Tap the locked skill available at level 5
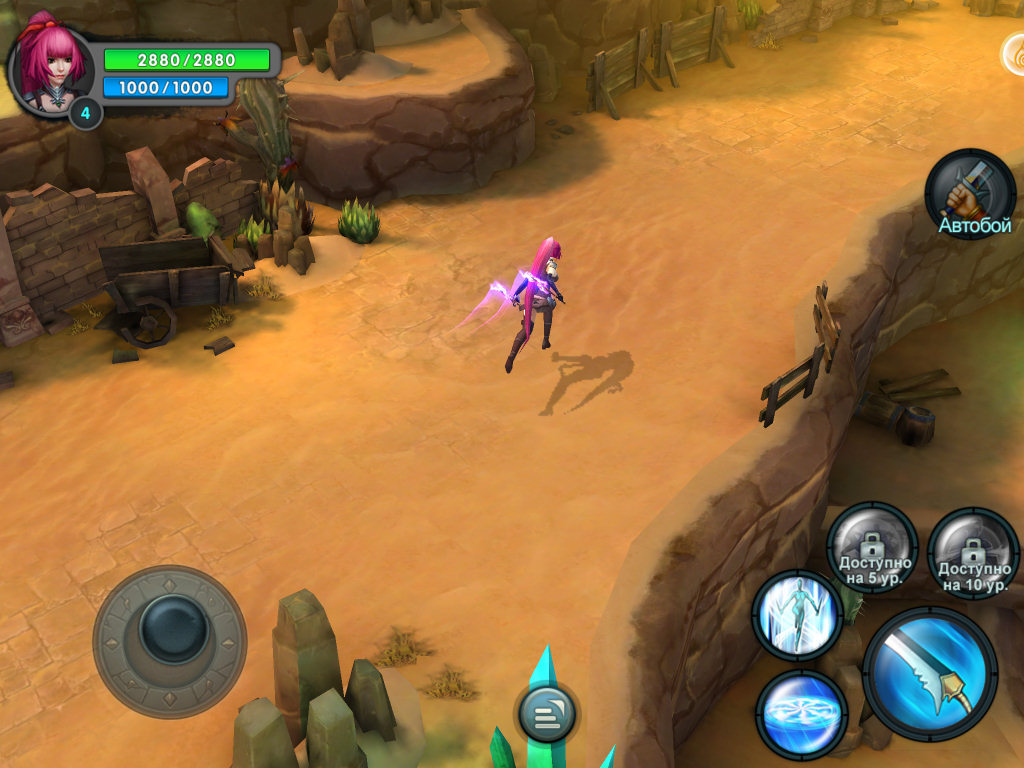Viewport: 1024px width, 768px height. click(873, 548)
